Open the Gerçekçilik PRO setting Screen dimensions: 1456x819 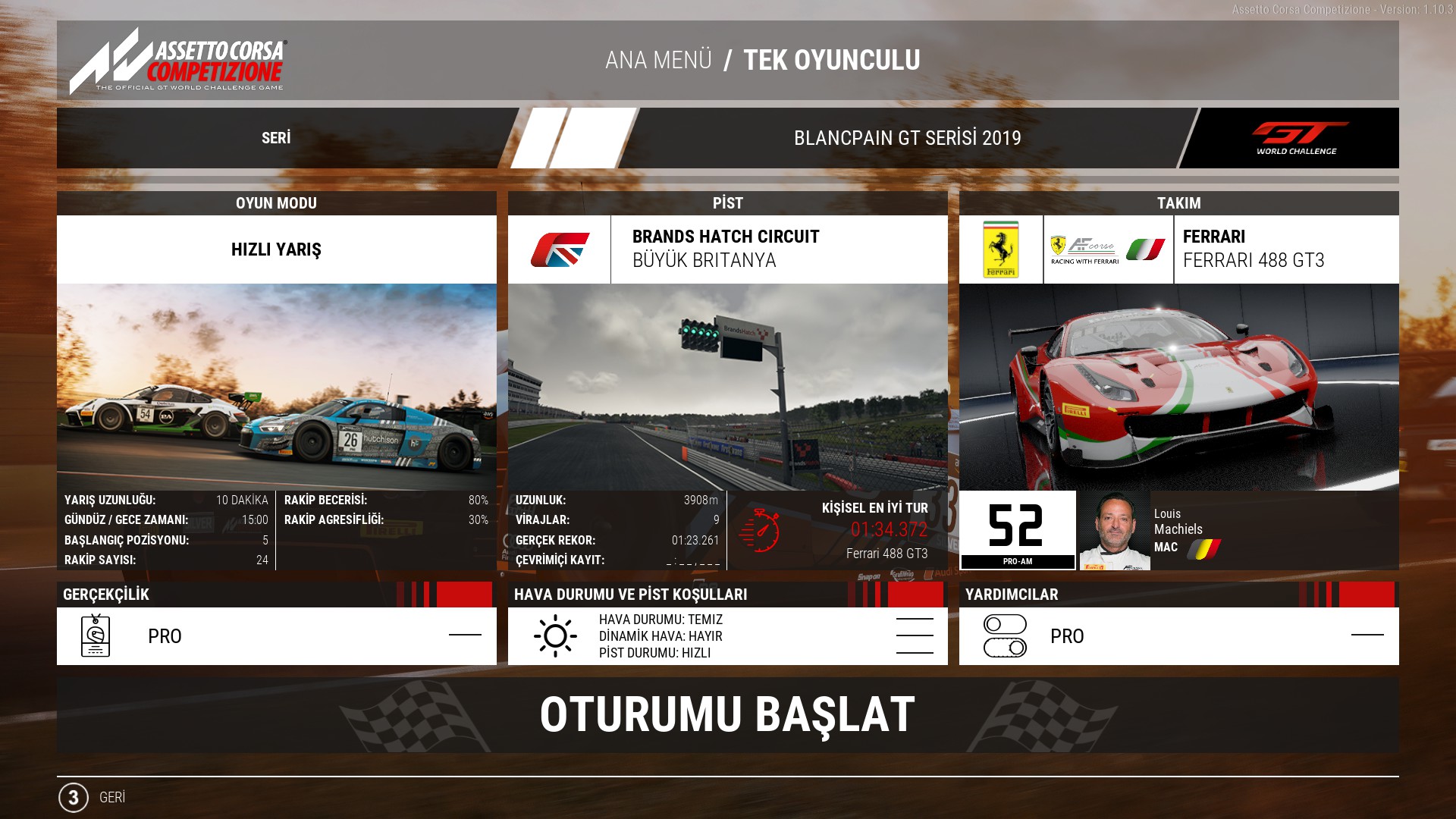click(276, 635)
